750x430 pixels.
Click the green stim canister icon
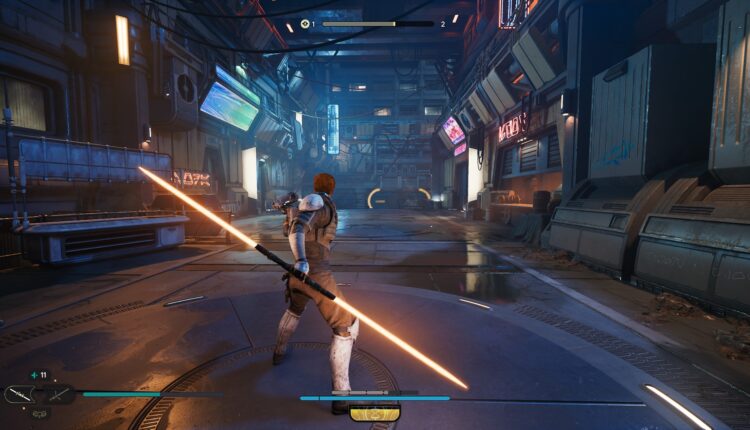click(33, 374)
